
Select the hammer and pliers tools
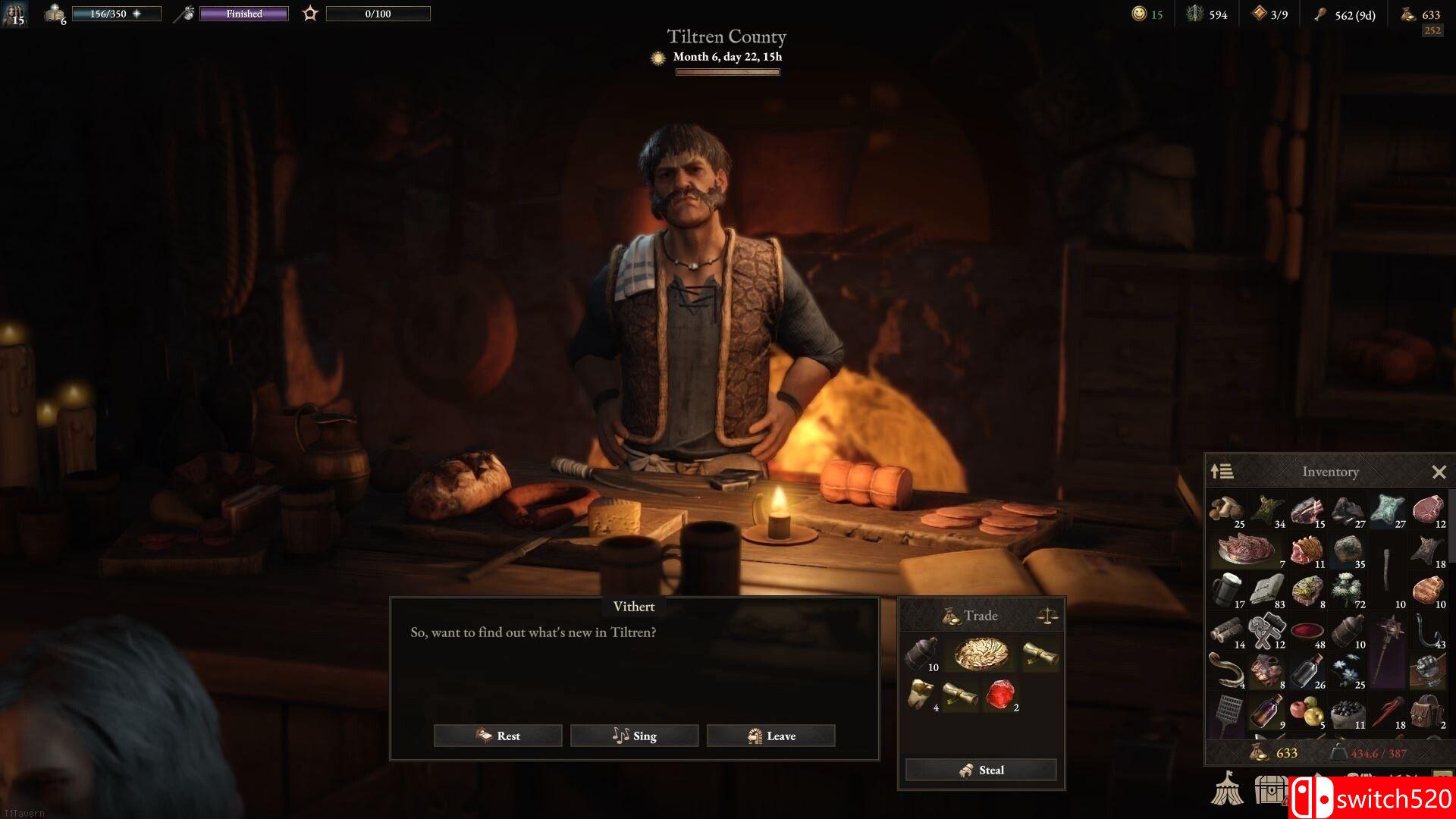pyautogui.click(x=1267, y=630)
